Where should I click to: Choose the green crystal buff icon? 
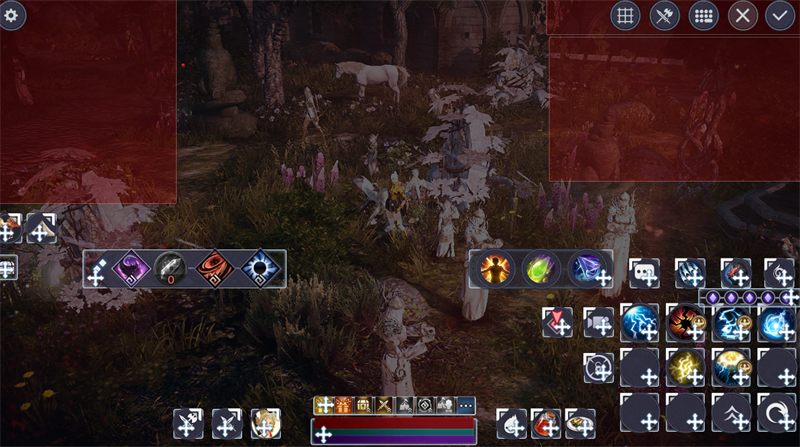541,268
